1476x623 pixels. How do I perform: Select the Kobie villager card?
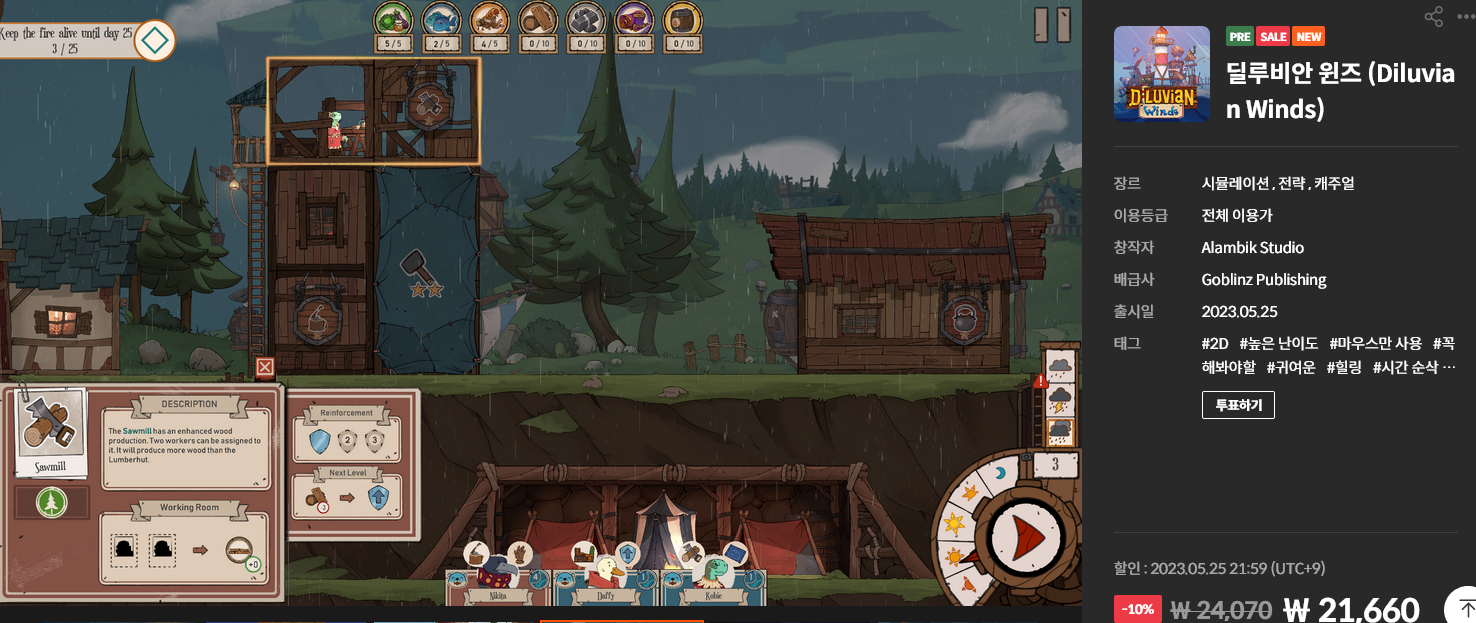tap(713, 583)
